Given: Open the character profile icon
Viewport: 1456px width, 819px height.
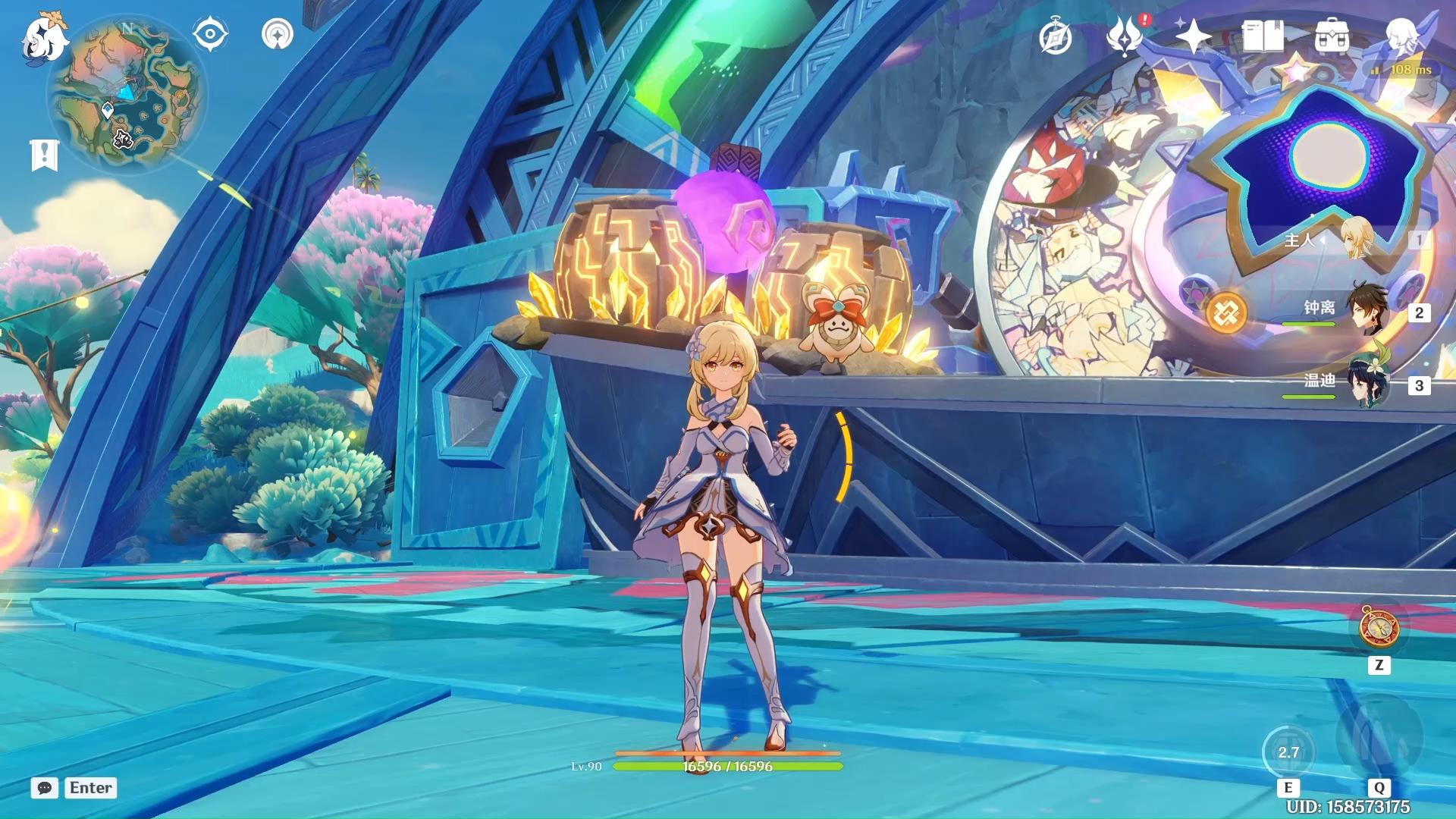Looking at the screenshot, I should (1401, 36).
